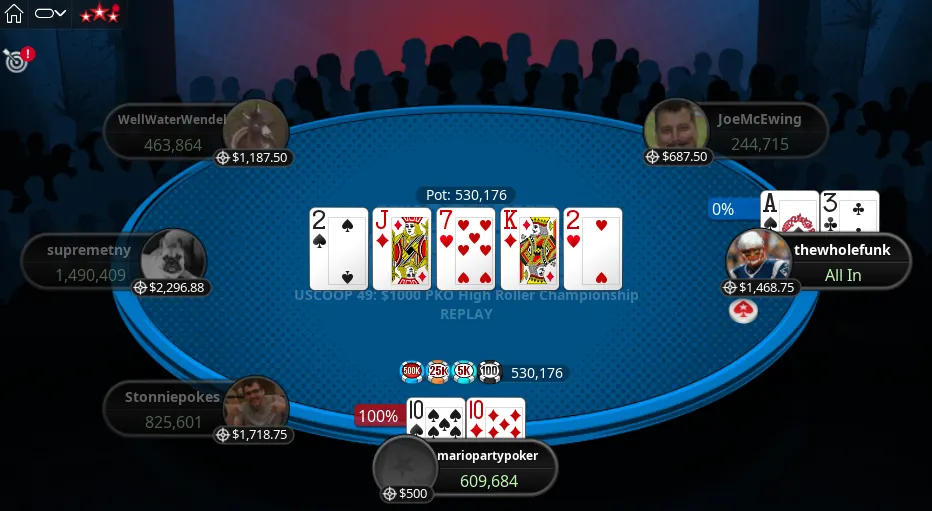Open the home lobby icon

[14, 14]
